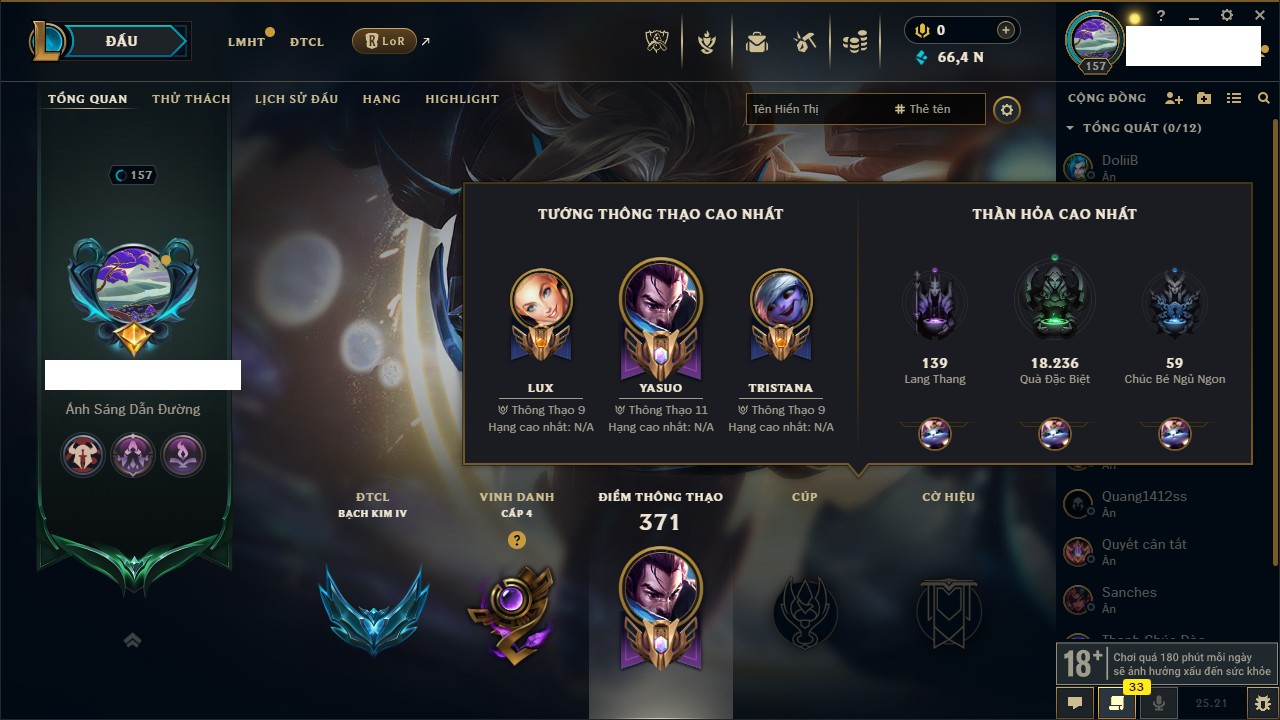1280x720 pixels.
Task: Hit the ĐẤU play button
Action: point(122,41)
